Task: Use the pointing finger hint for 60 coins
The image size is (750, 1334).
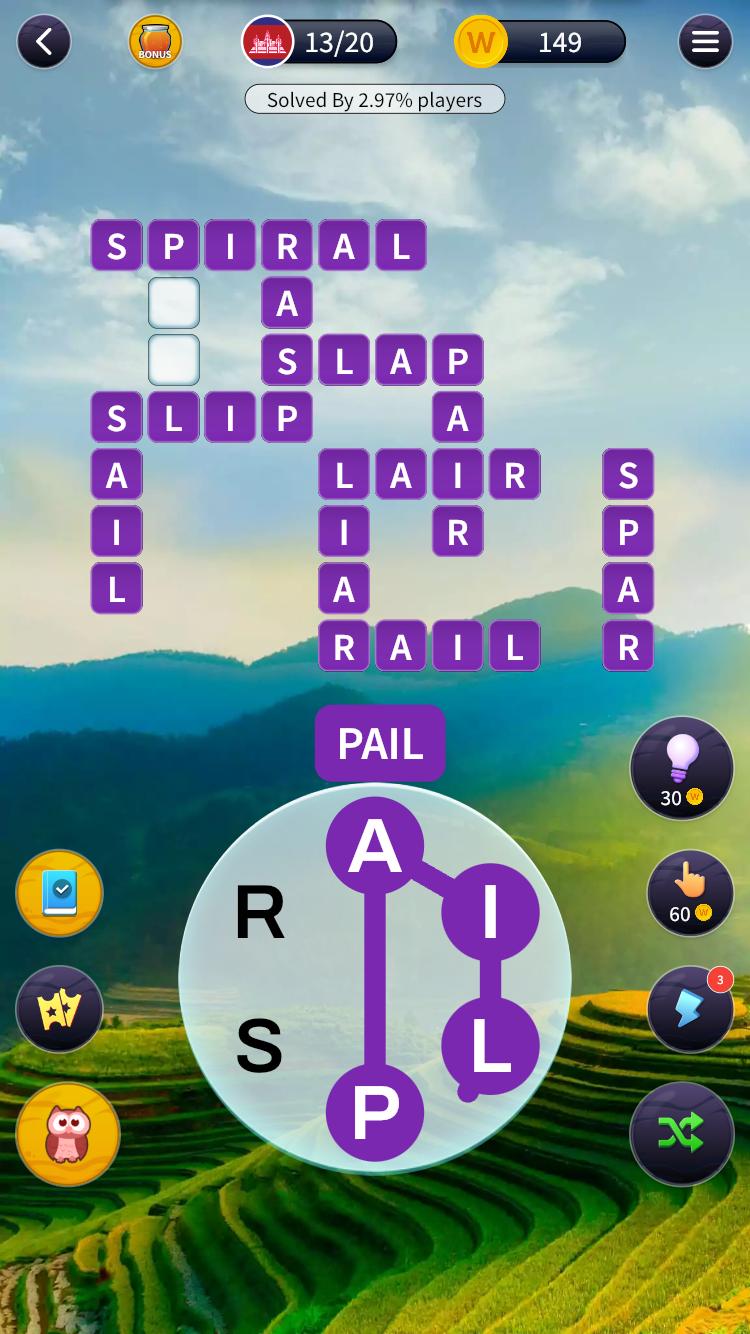Action: click(690, 893)
